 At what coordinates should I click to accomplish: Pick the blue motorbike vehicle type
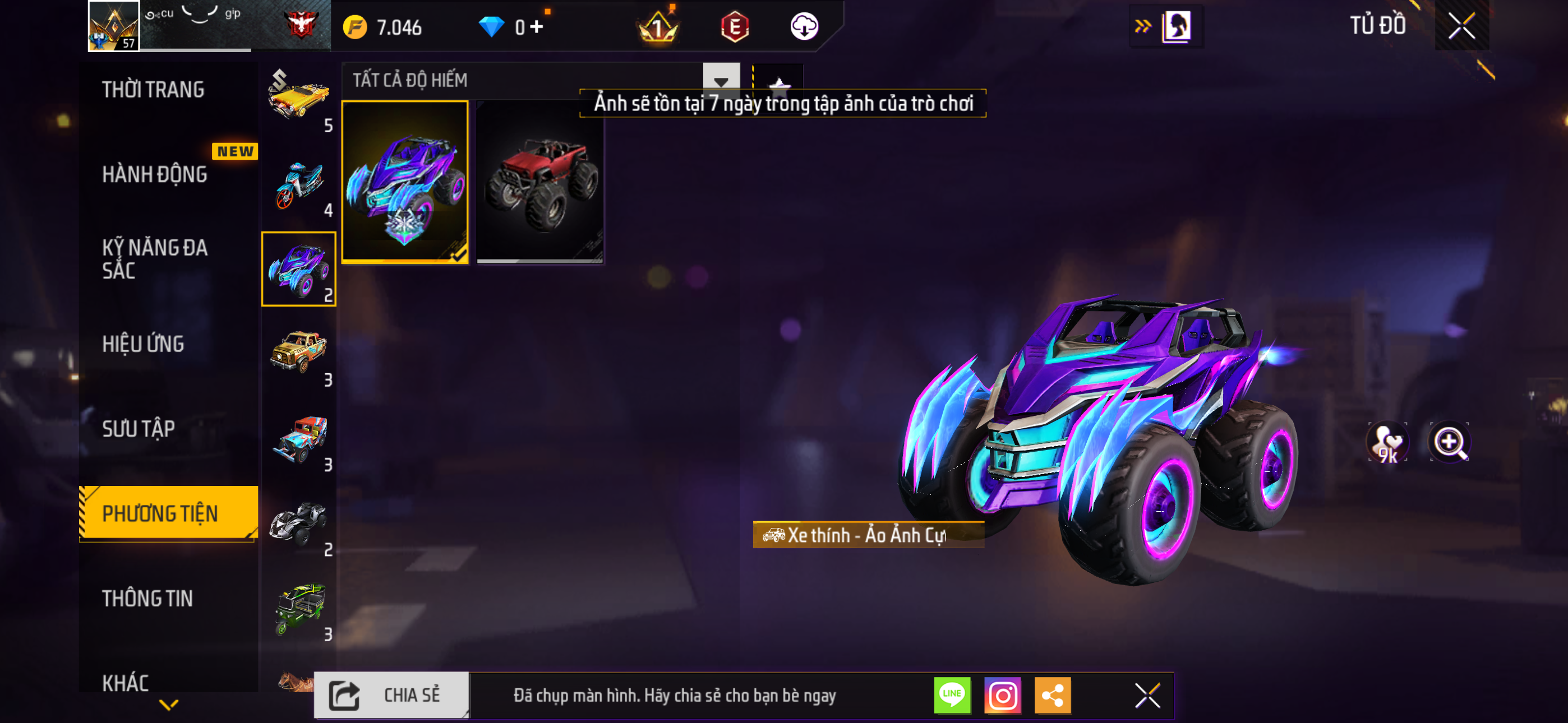coord(299,185)
